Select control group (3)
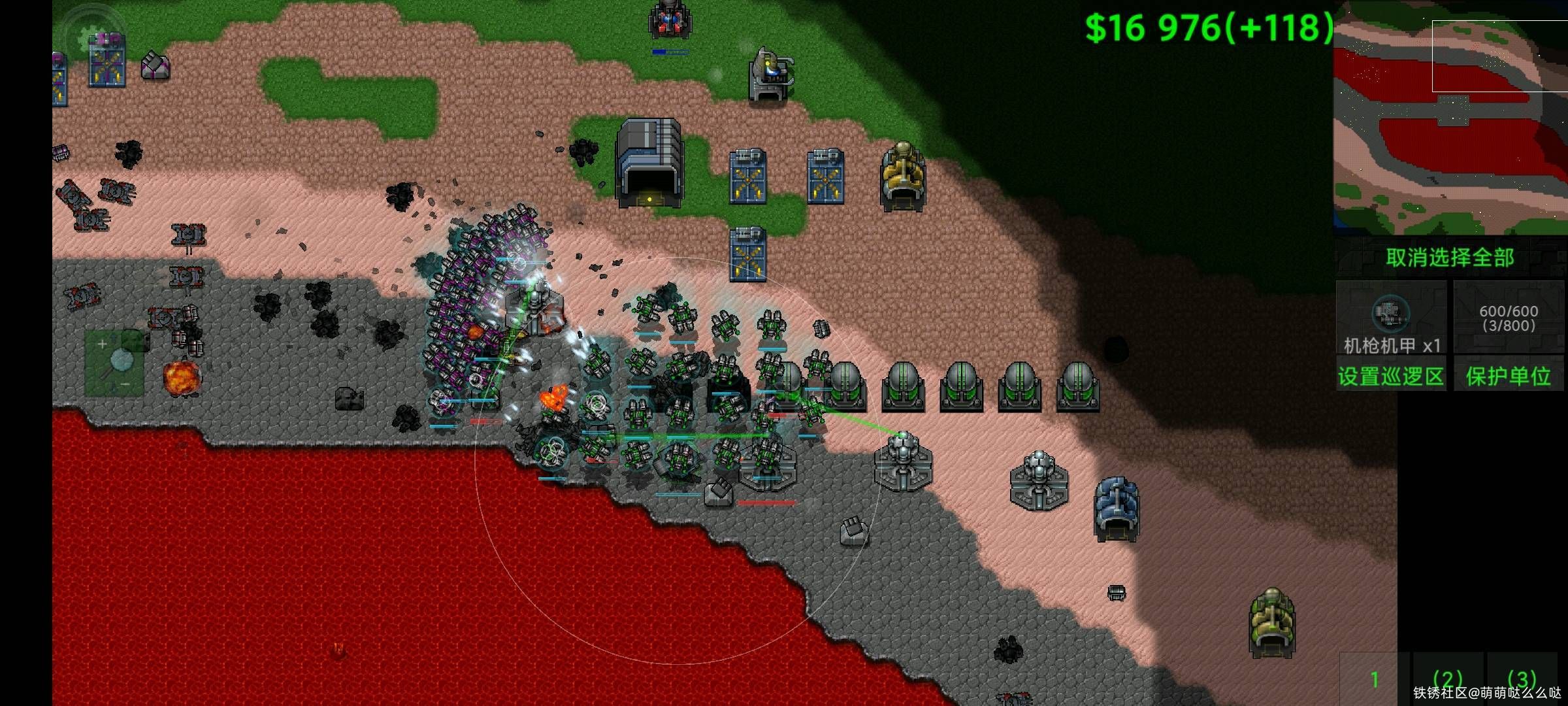 tap(1522, 679)
